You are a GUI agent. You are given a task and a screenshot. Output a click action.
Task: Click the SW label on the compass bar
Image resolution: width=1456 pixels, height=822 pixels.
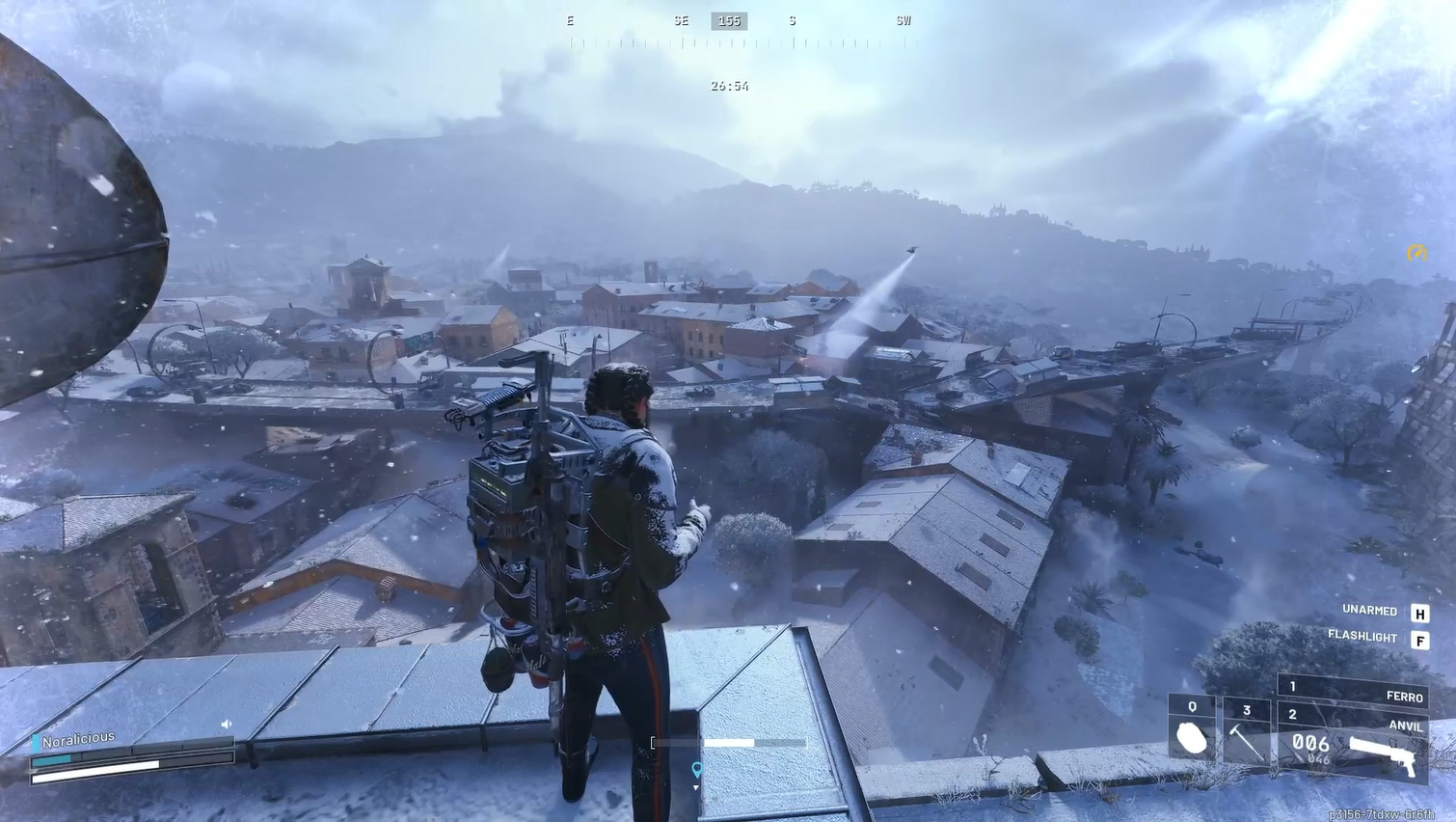(x=903, y=20)
